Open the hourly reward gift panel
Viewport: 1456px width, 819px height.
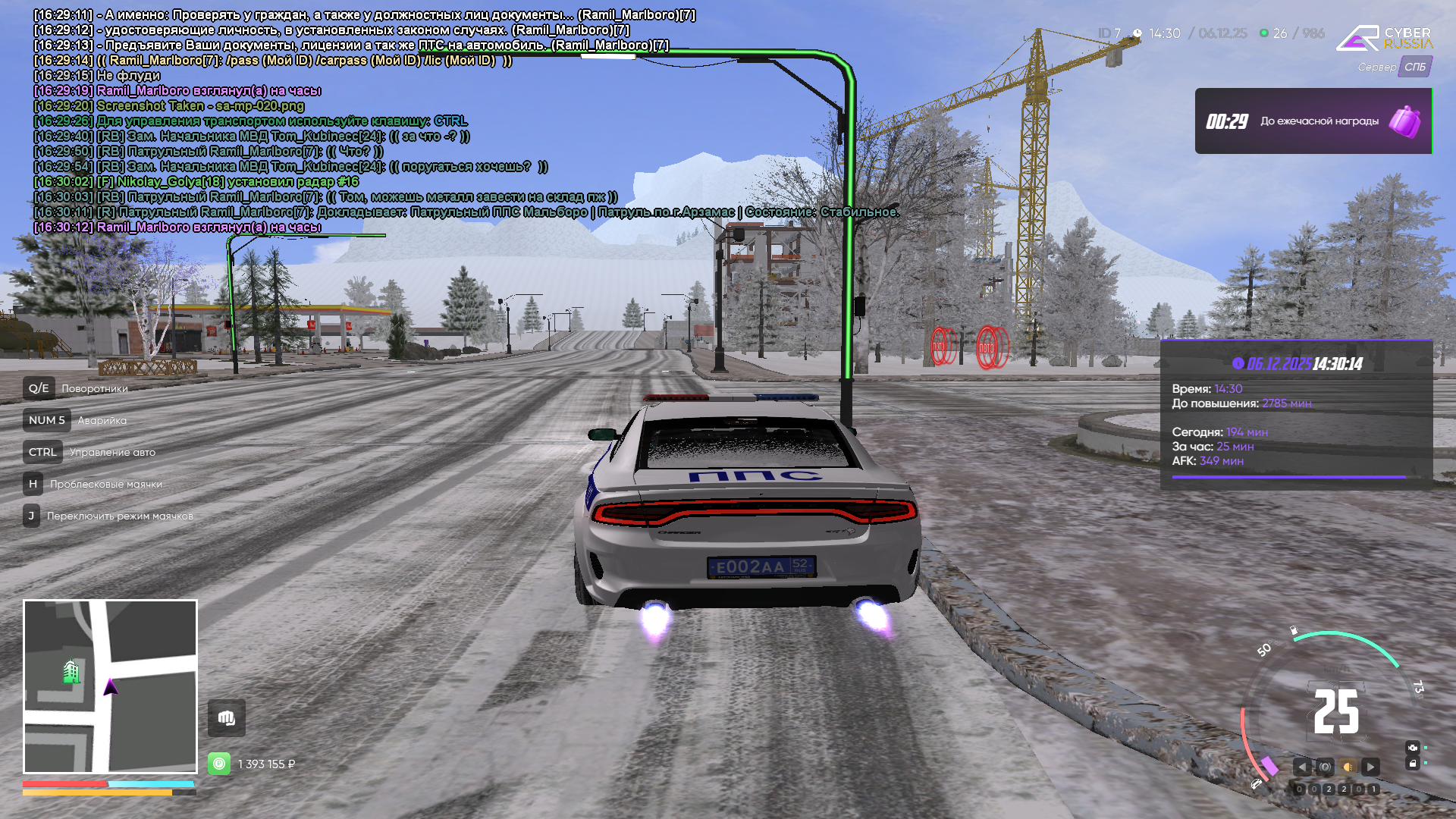click(x=1312, y=121)
